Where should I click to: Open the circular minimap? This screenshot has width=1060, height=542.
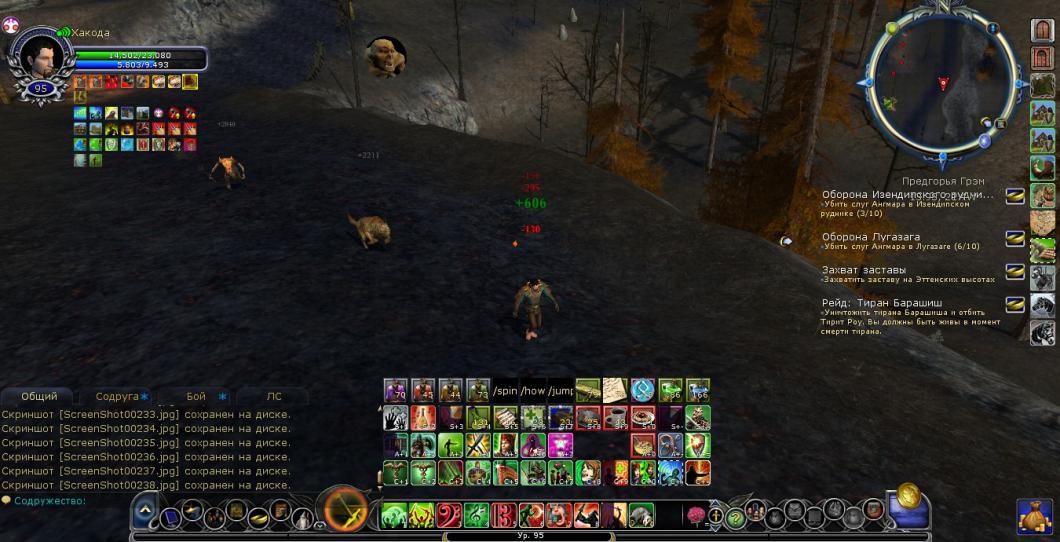(x=941, y=89)
